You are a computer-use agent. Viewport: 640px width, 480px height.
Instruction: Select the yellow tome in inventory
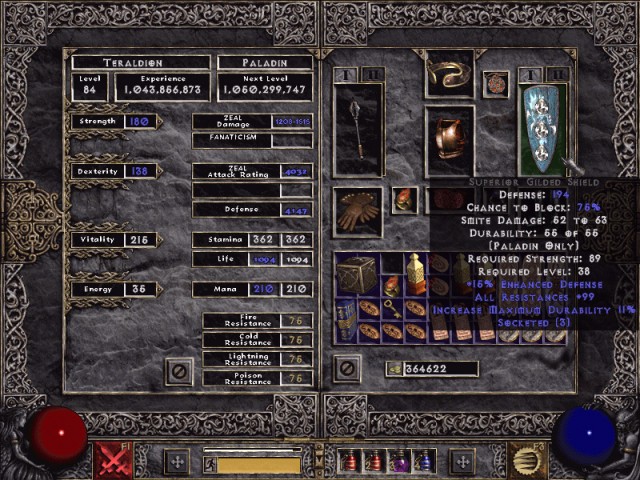click(x=416, y=272)
